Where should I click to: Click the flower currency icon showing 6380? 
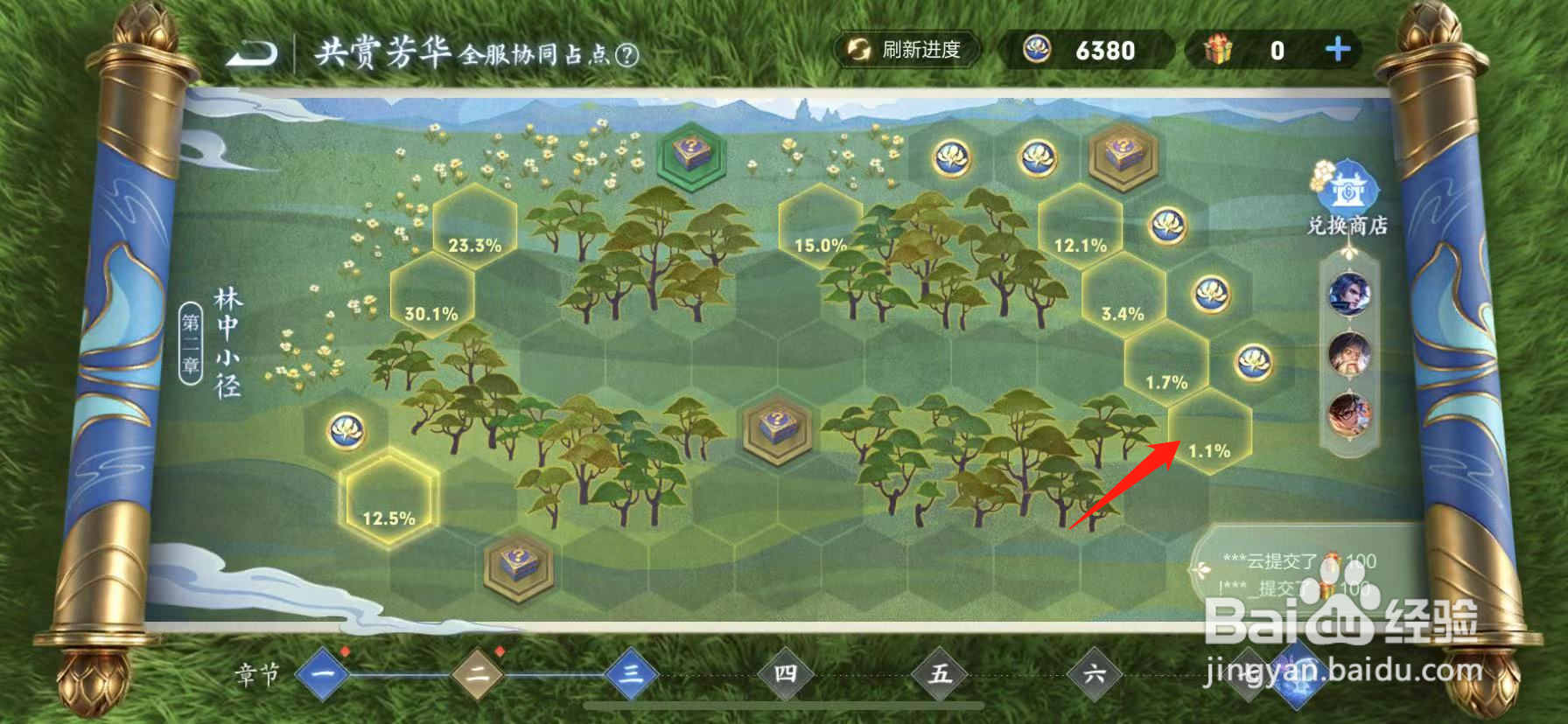point(1037,50)
